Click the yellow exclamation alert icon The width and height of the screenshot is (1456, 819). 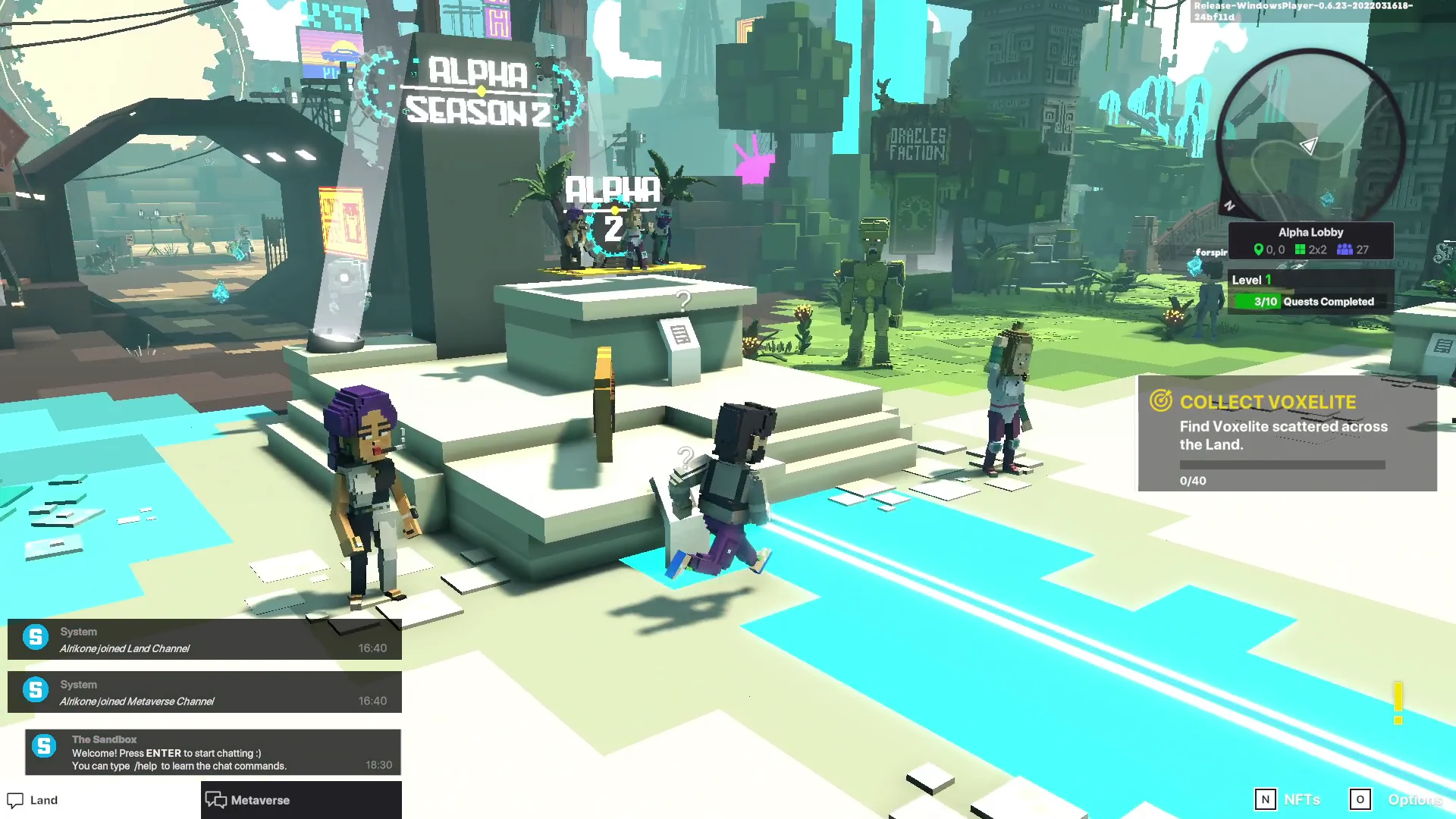pos(1398,702)
